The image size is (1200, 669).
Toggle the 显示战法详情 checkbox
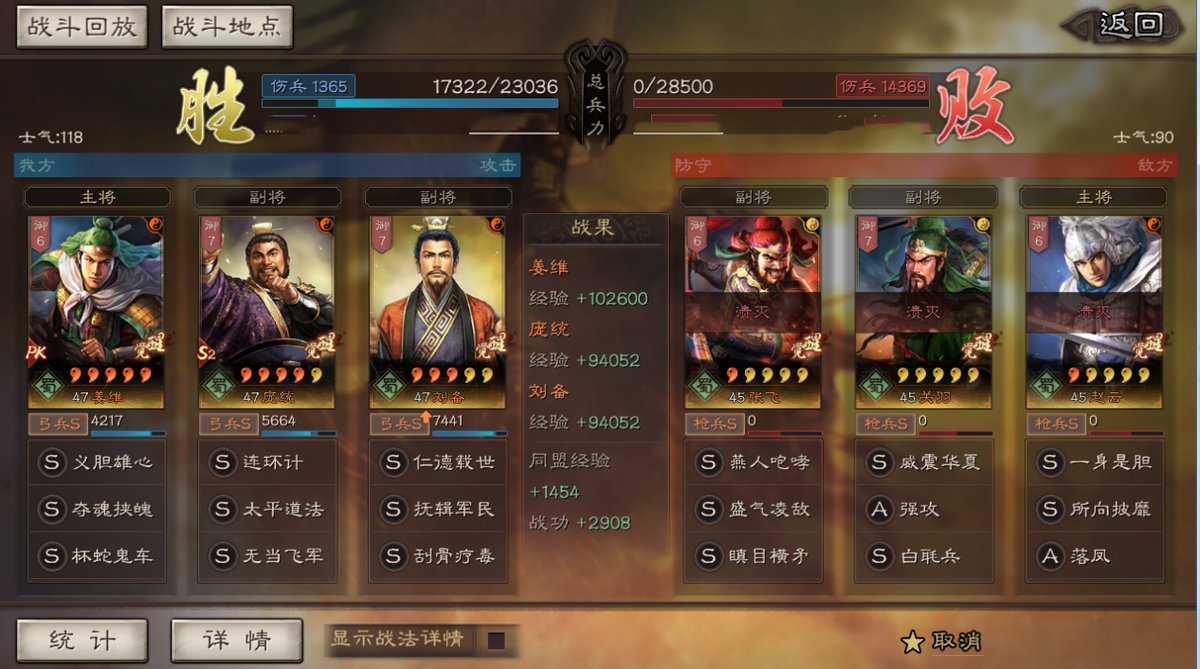coord(496,640)
